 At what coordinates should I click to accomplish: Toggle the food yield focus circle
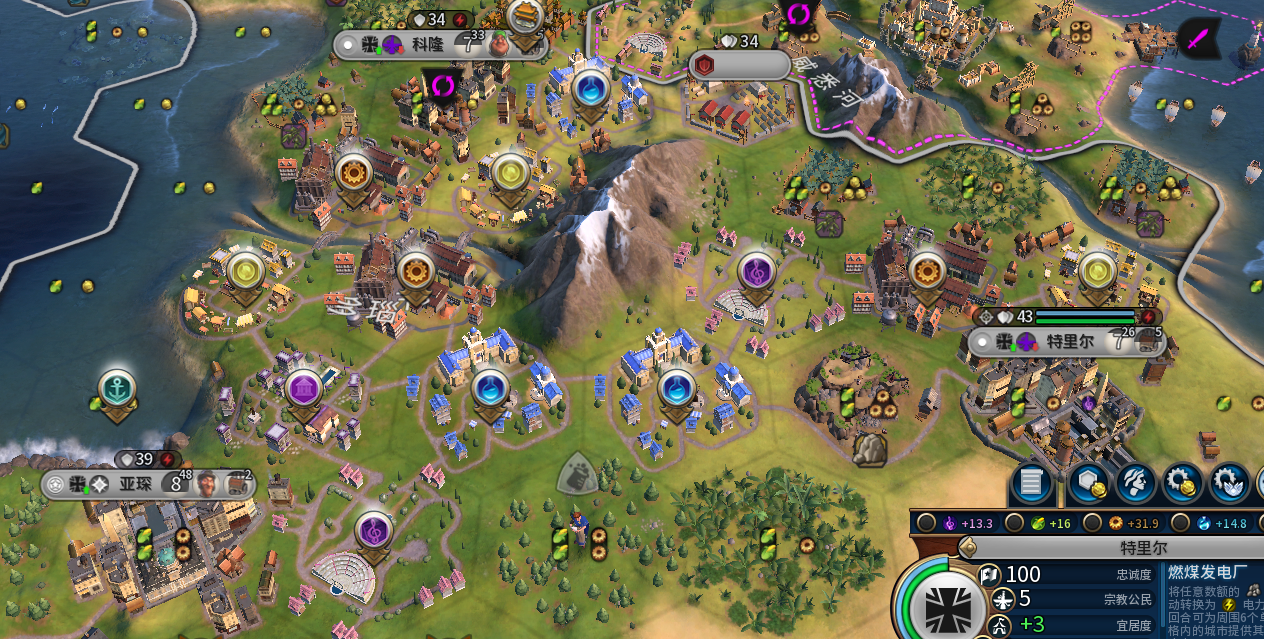1015,523
